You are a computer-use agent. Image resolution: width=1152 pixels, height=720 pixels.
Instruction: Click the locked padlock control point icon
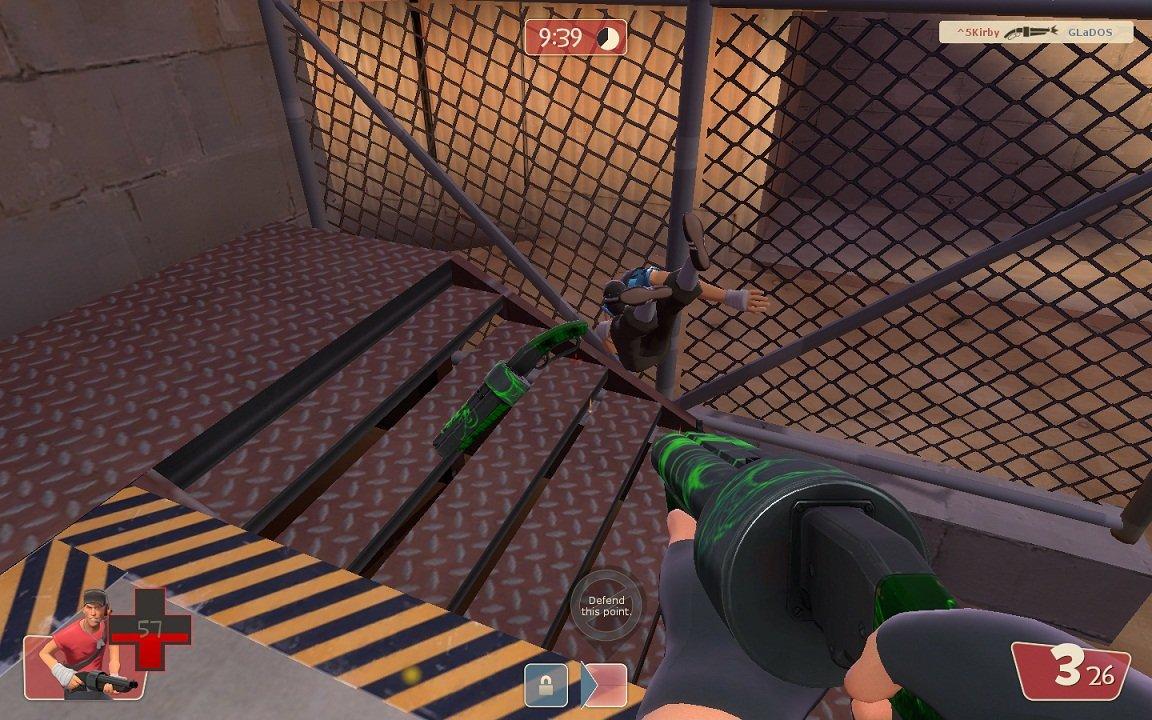[546, 686]
